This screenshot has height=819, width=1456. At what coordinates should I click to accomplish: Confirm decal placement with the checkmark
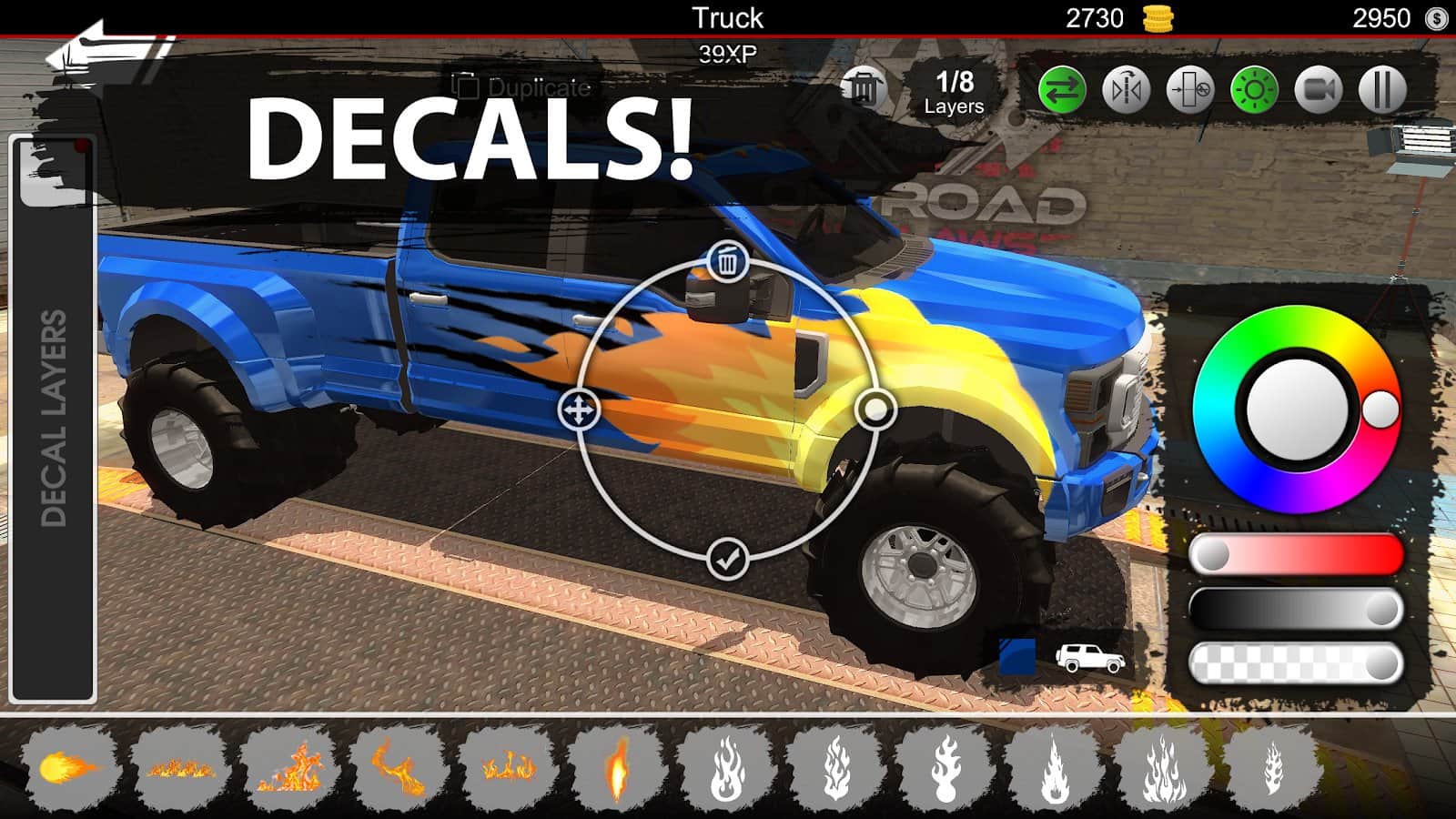tap(727, 560)
